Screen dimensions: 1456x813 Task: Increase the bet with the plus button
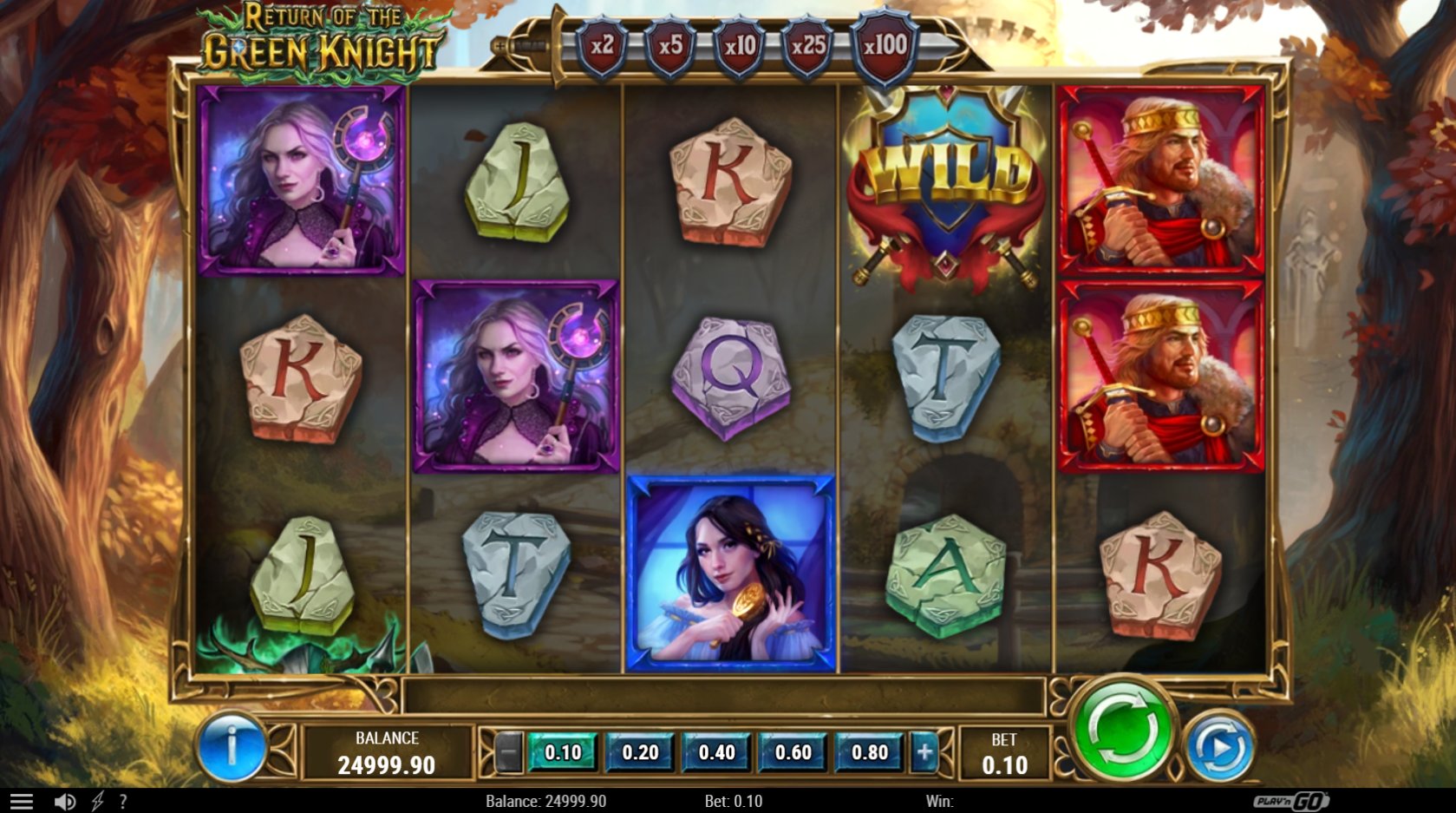(x=924, y=752)
